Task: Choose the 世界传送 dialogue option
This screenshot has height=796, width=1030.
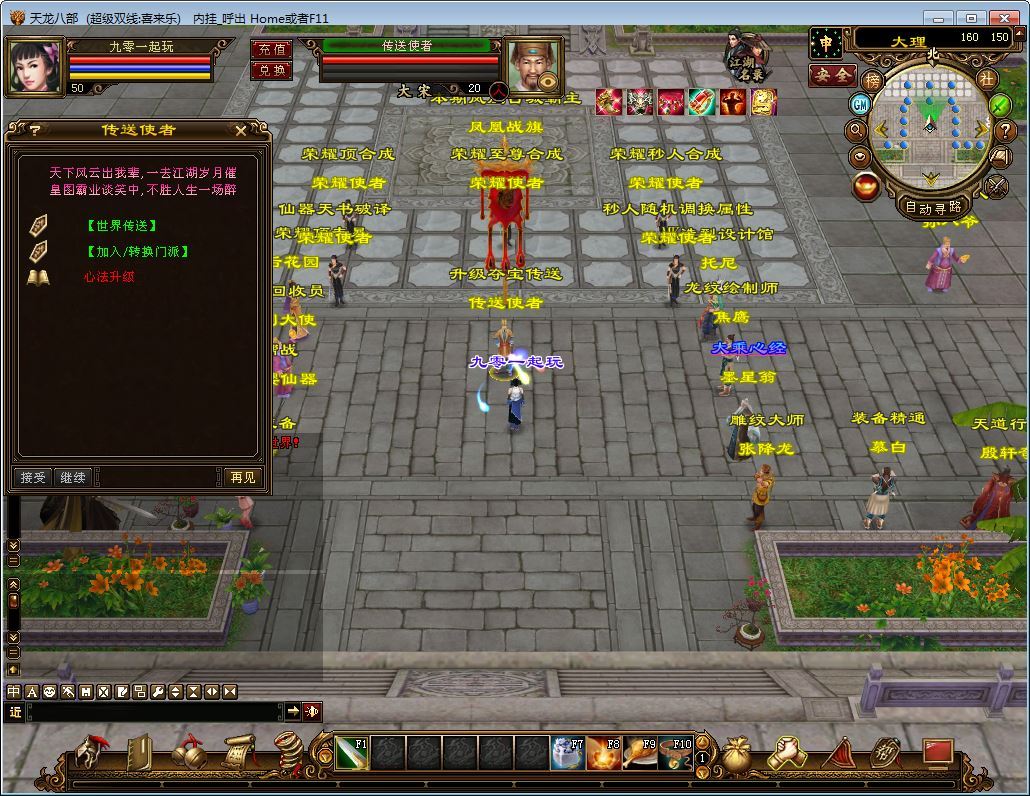Action: (x=121, y=226)
